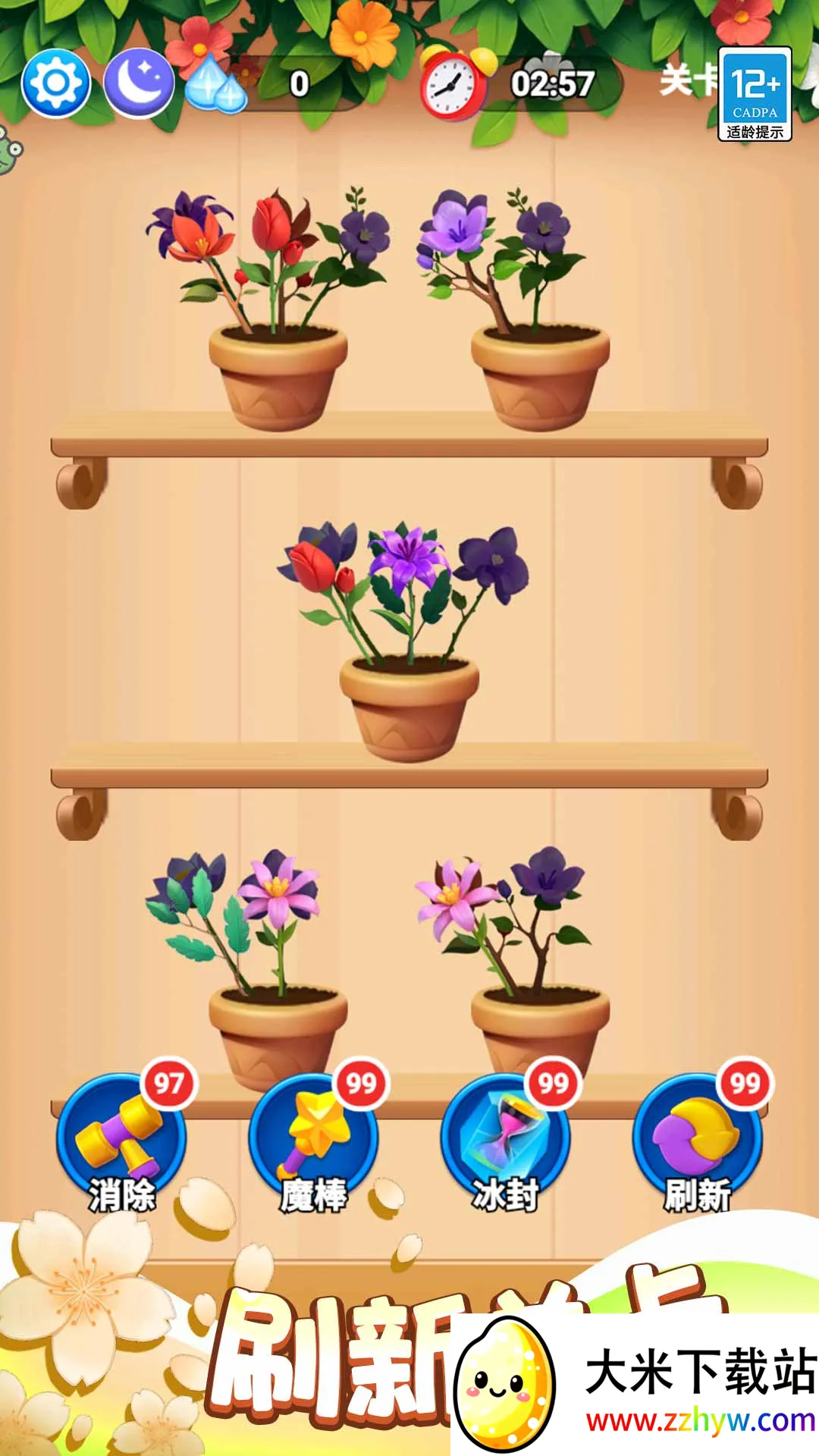Visit the www.zzhyw.com watermark link
The image size is (819, 1456).
(x=700, y=1420)
